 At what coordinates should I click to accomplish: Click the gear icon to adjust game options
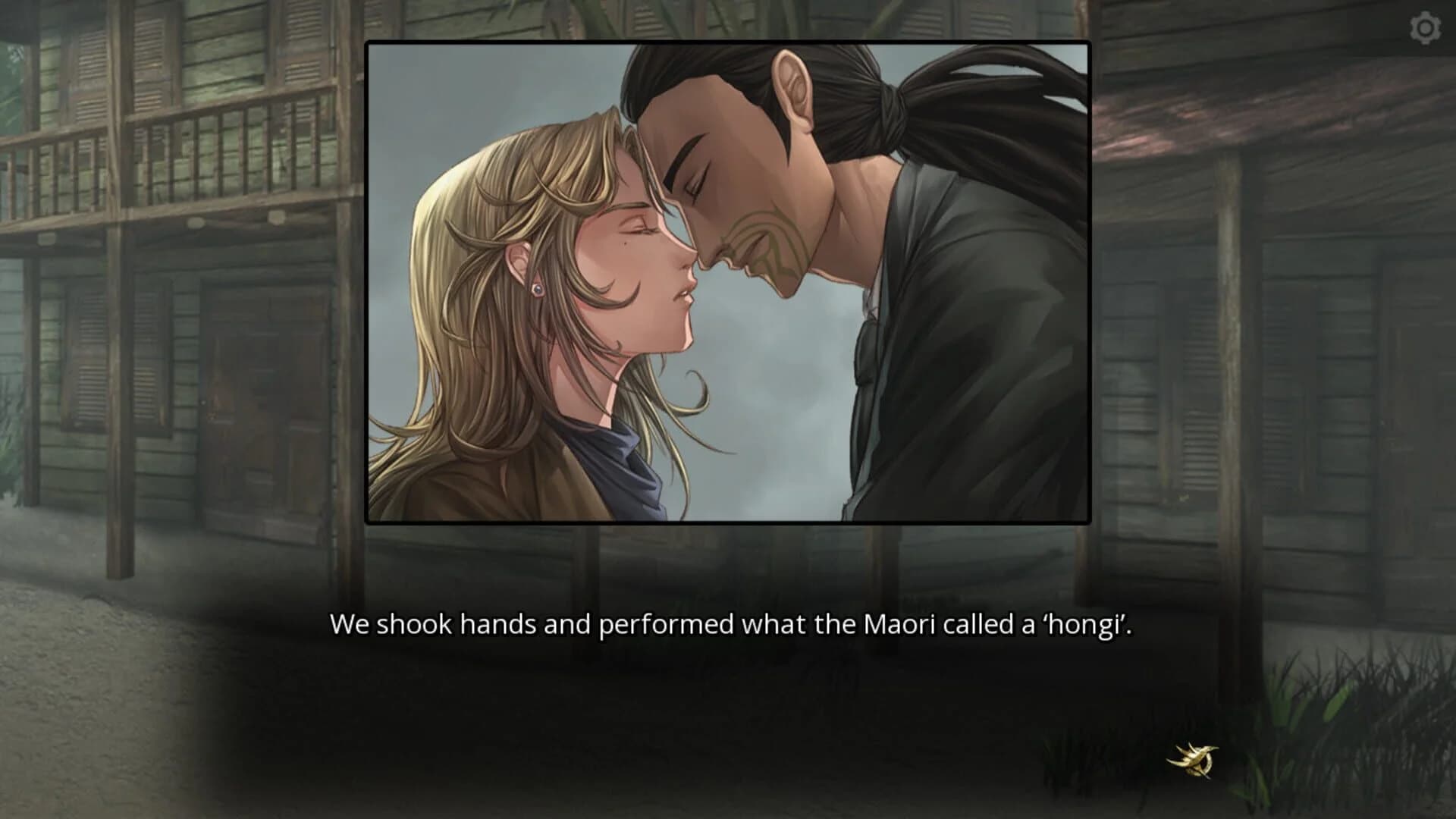pyautogui.click(x=1424, y=29)
